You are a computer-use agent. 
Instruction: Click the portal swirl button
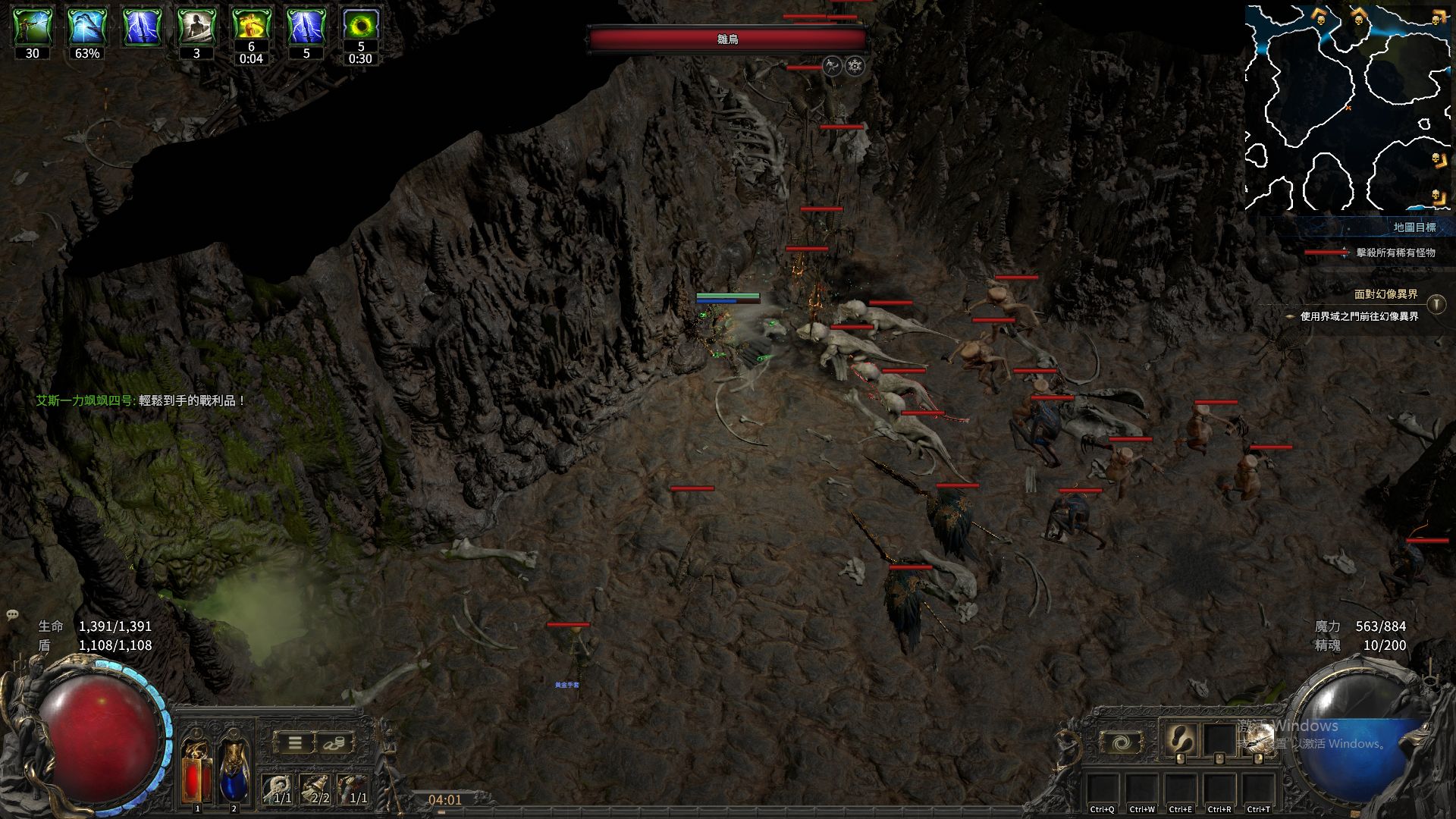tap(1120, 742)
